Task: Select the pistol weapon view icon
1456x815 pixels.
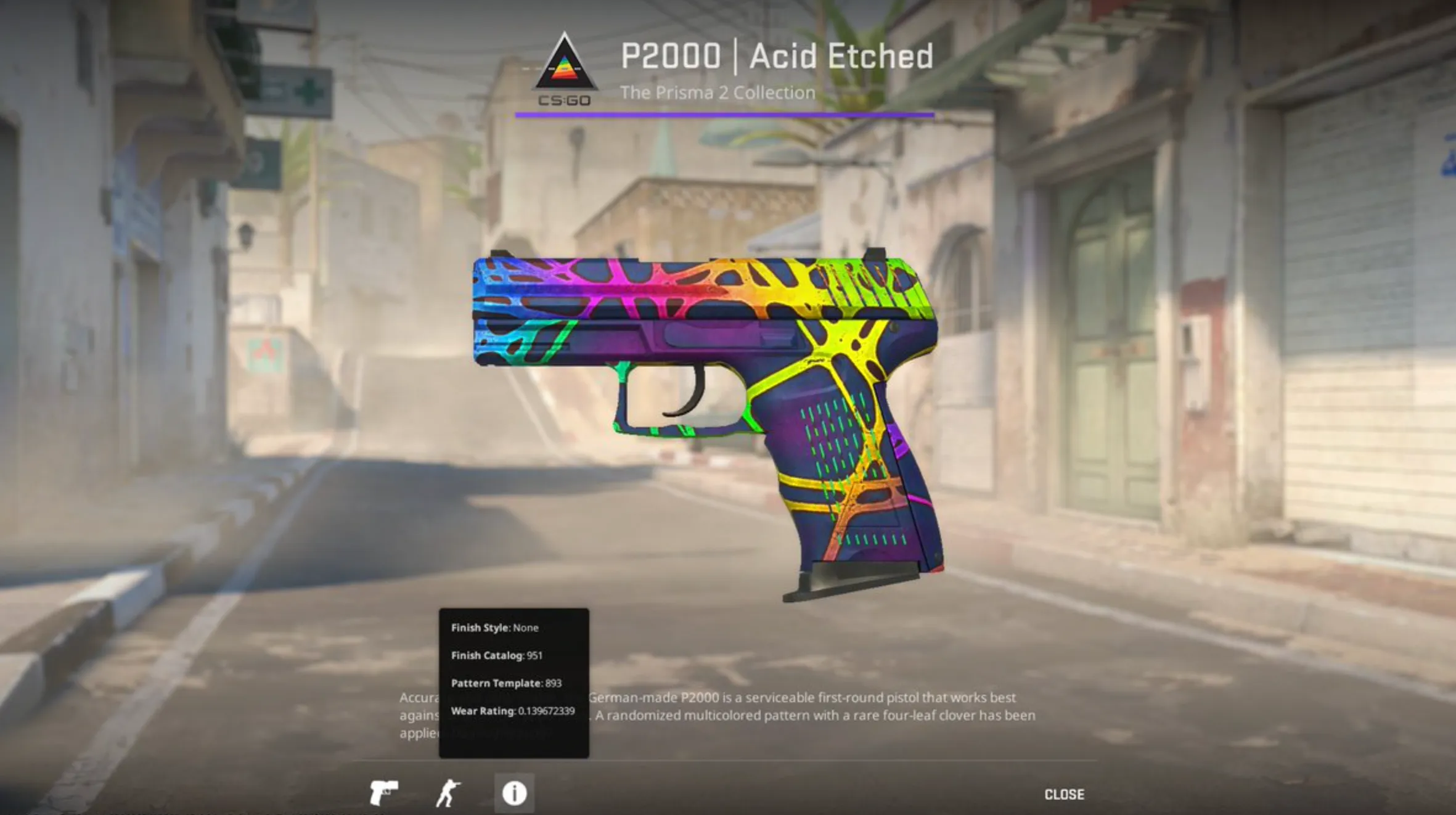Action: point(383,793)
